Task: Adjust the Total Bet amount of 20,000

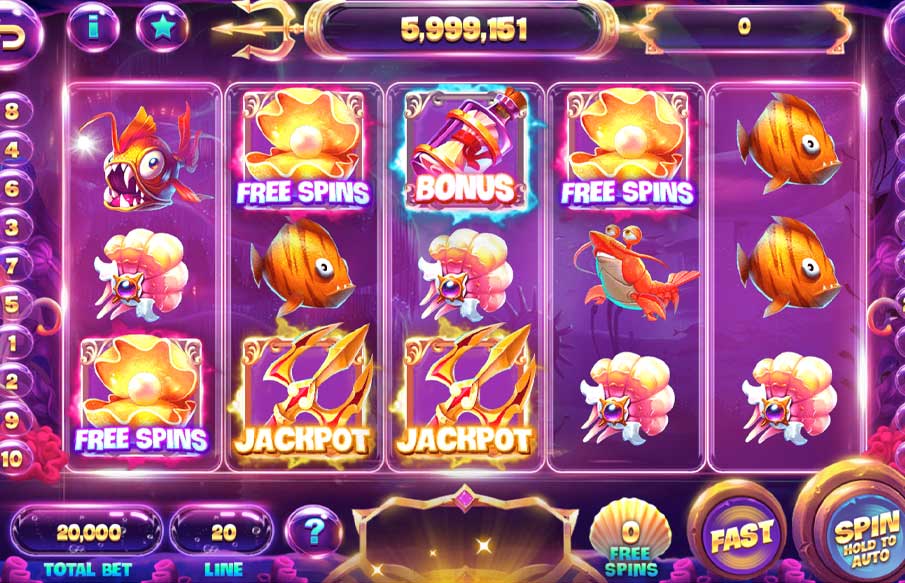Action: (x=89, y=532)
